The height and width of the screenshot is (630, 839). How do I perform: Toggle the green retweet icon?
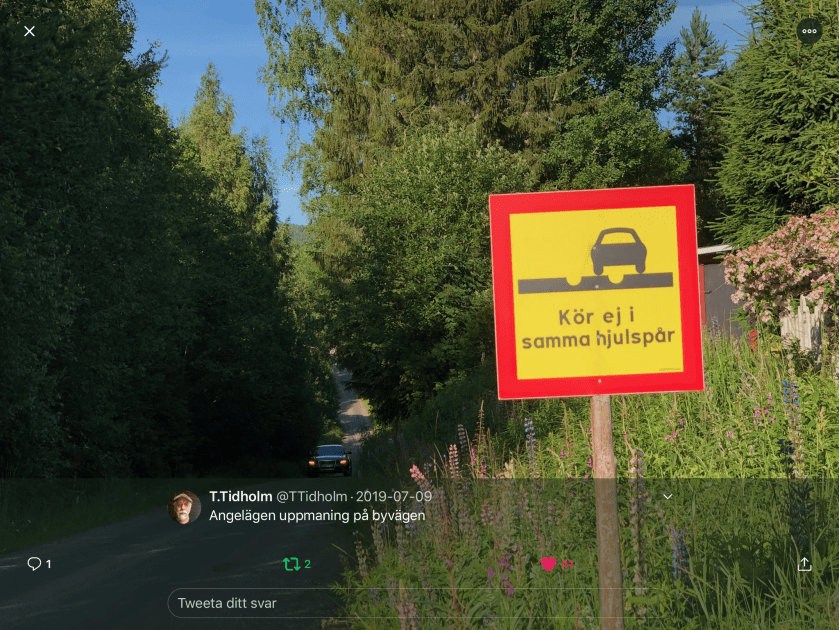click(292, 564)
